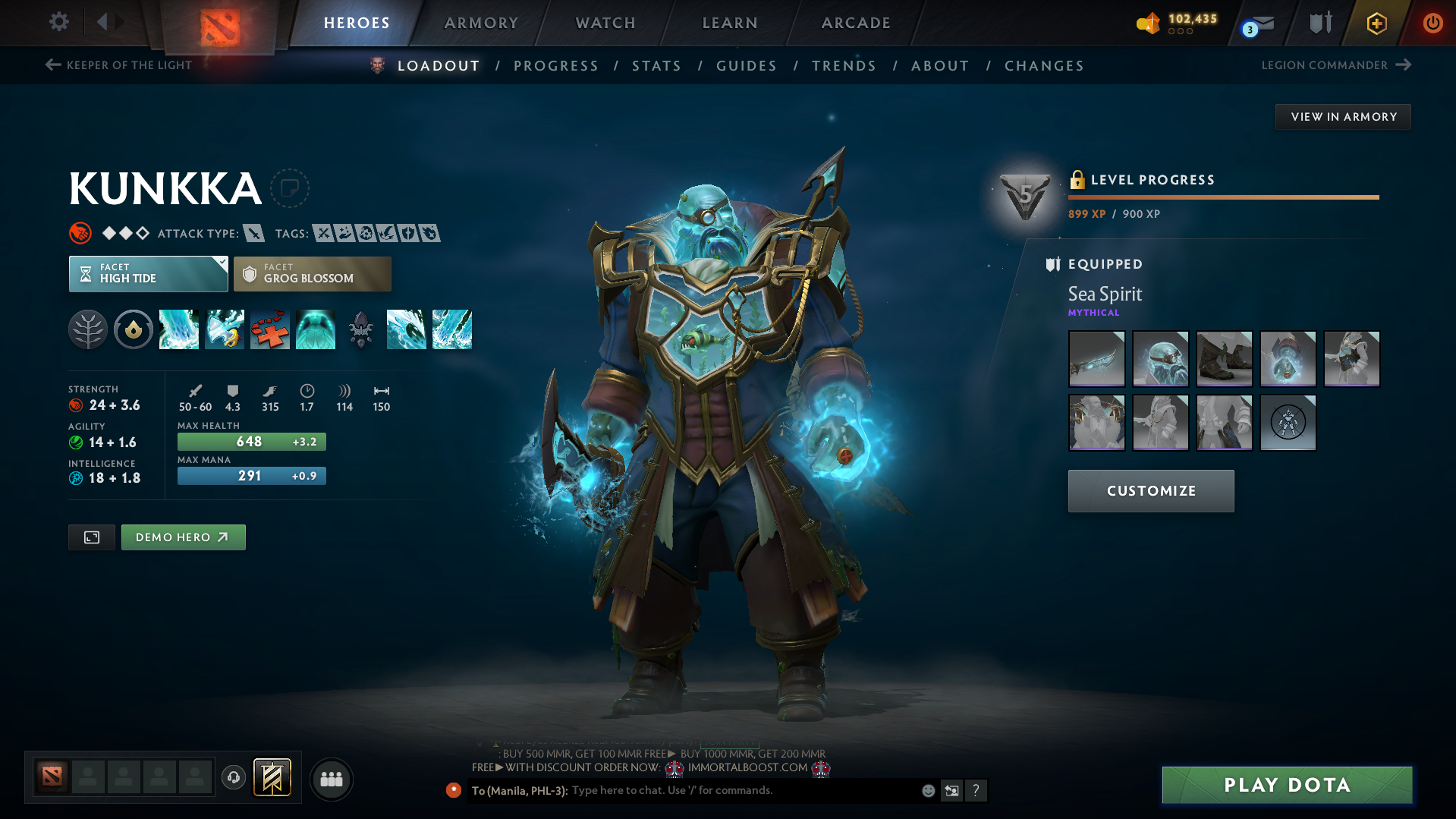Open the Tidebringer ability details
Viewport: 1456px width, 819px height.
pyautogui.click(x=225, y=329)
